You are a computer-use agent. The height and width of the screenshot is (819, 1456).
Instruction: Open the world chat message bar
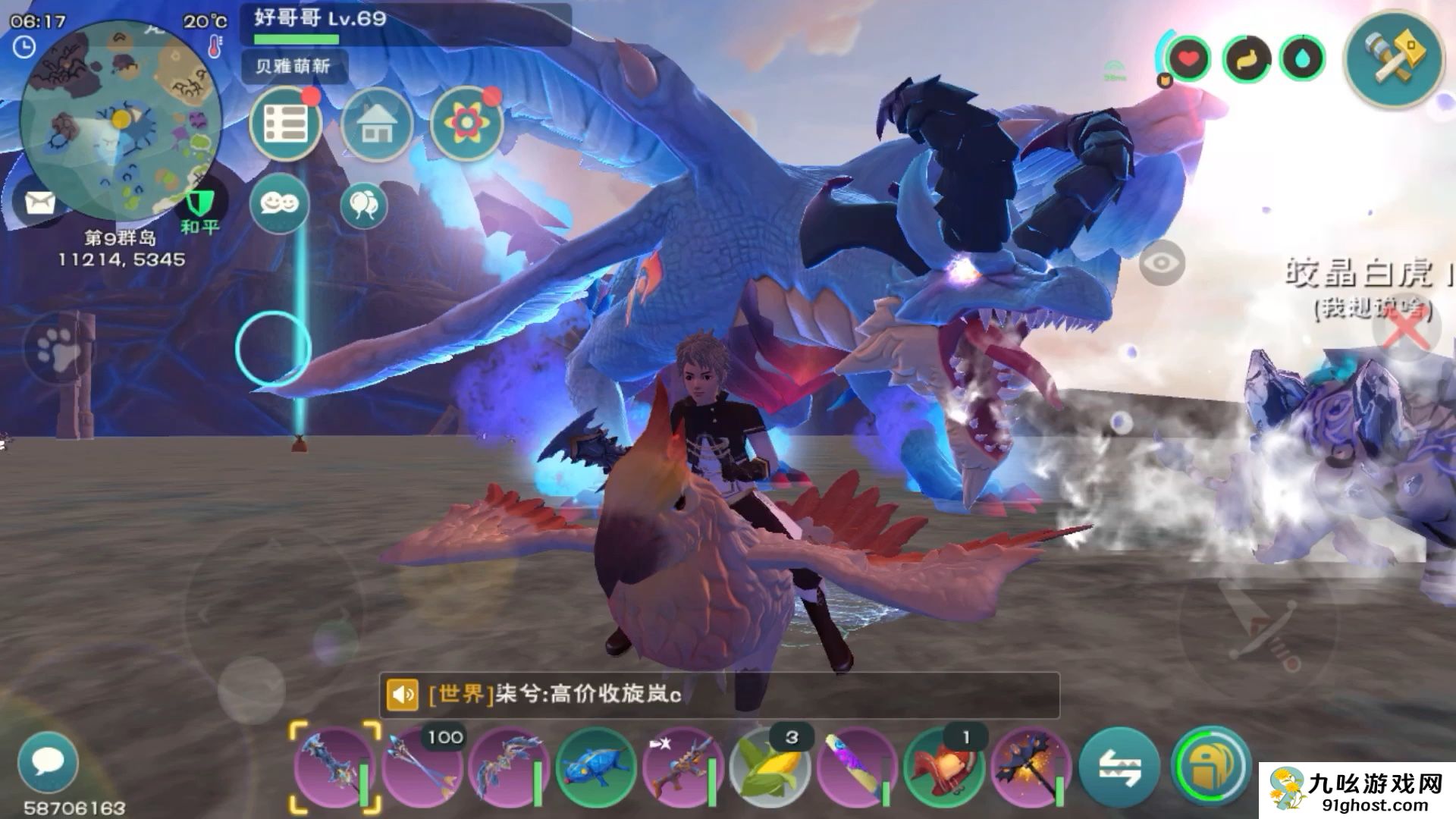[719, 695]
